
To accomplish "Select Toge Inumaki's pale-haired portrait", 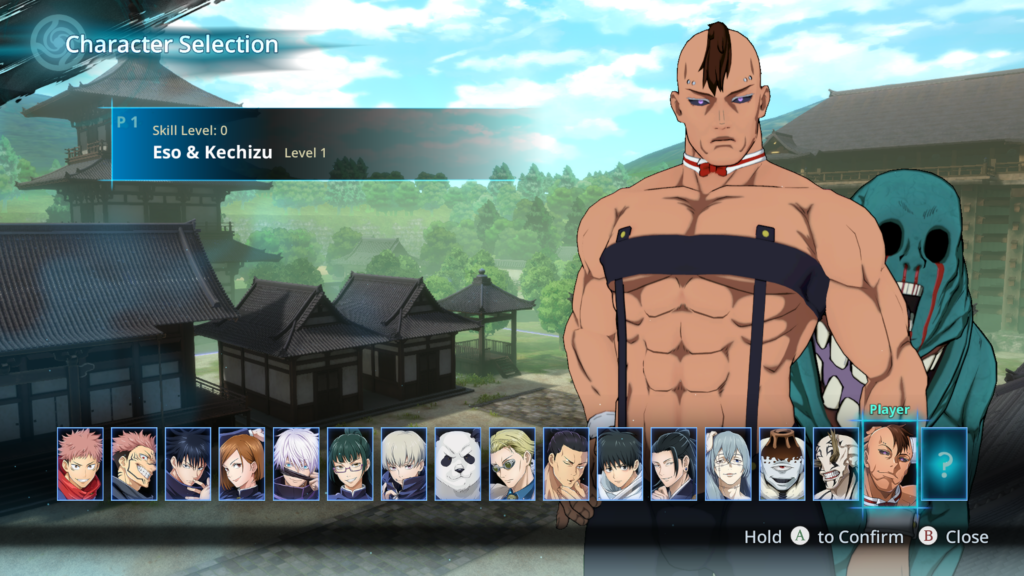I will (405, 464).
